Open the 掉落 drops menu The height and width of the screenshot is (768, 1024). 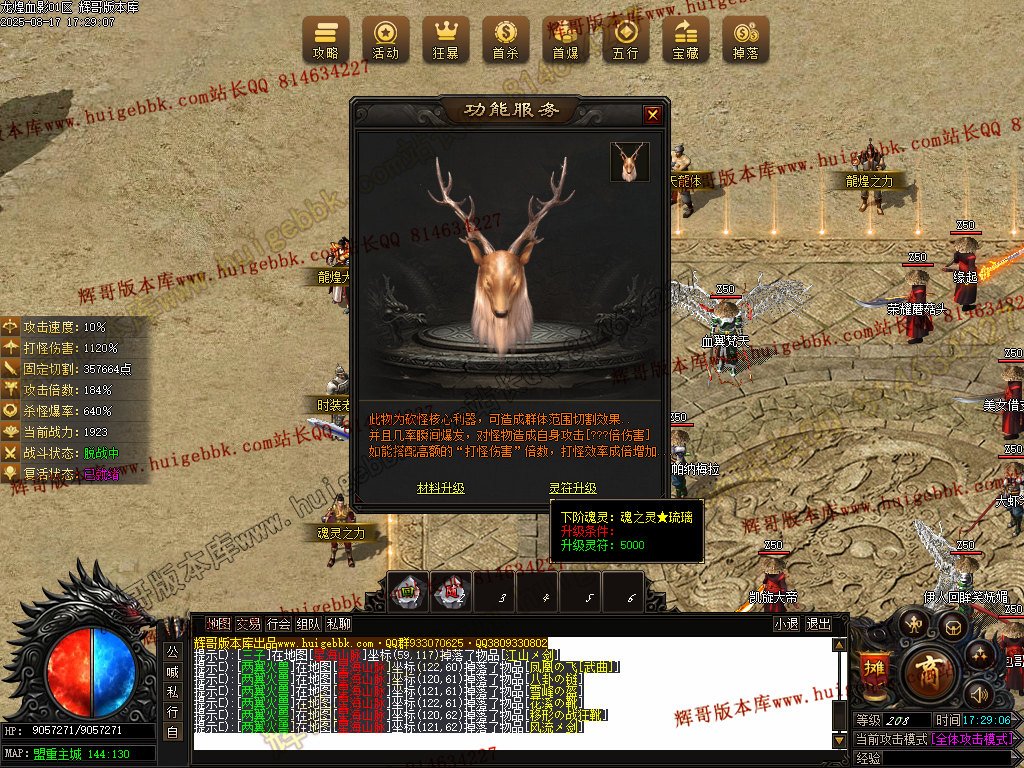pos(746,39)
